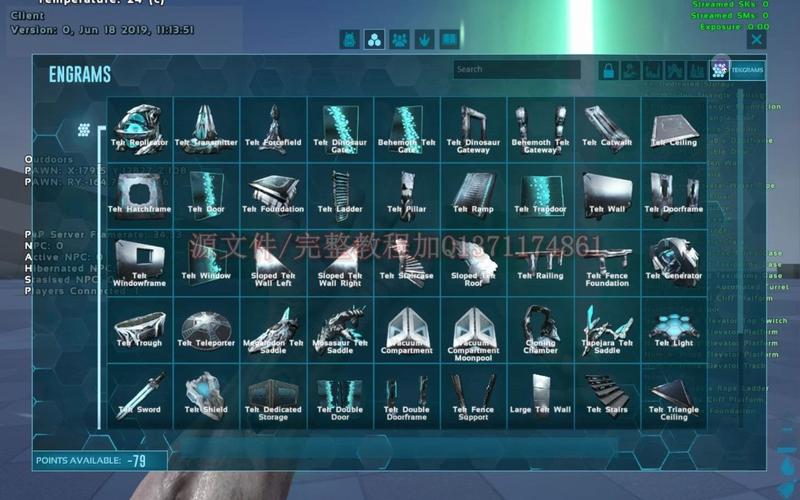
Task: Select the Tek Teleporter engram
Action: point(207,329)
